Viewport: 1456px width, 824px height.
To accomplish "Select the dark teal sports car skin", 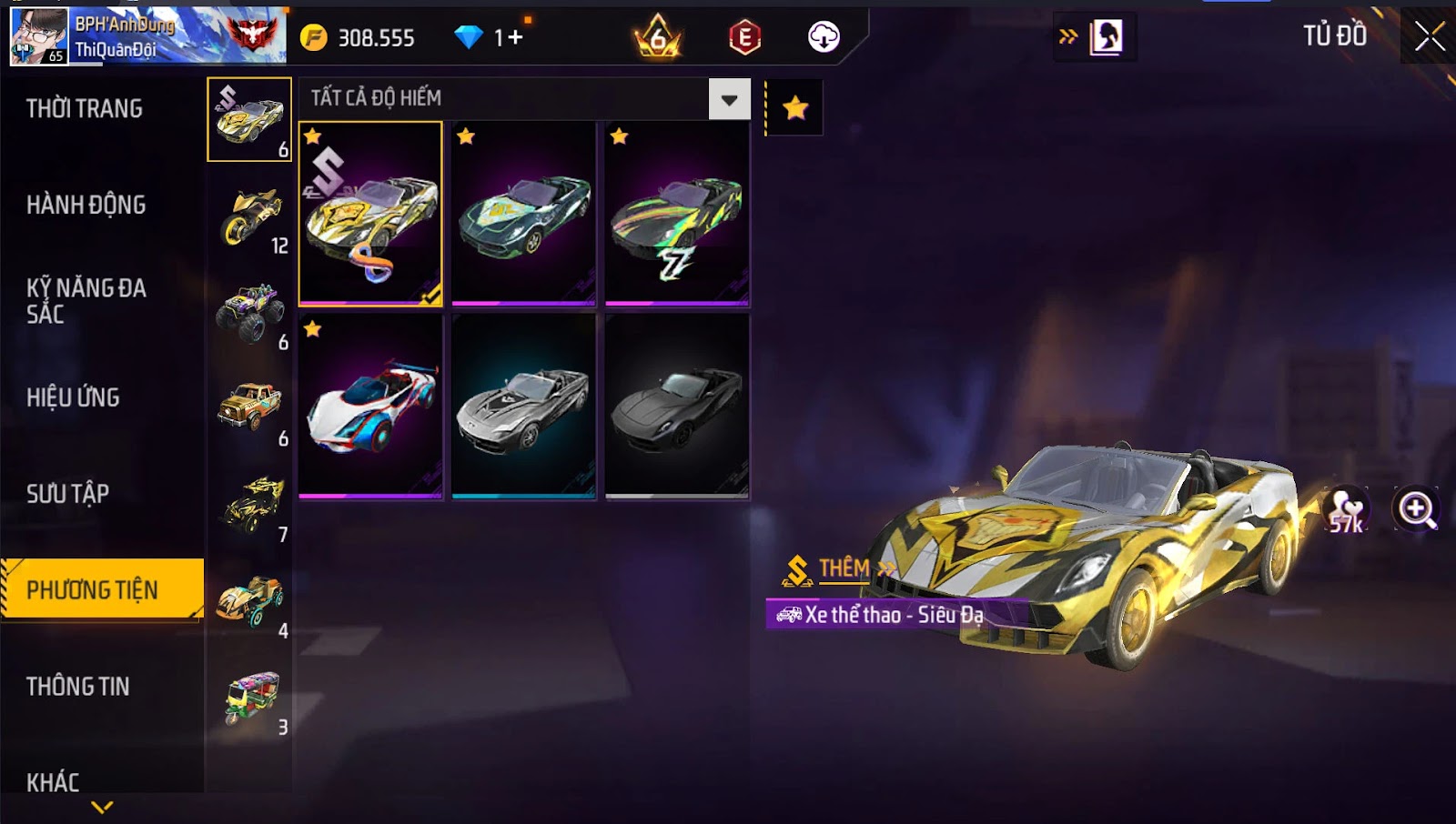I will coord(523,214).
